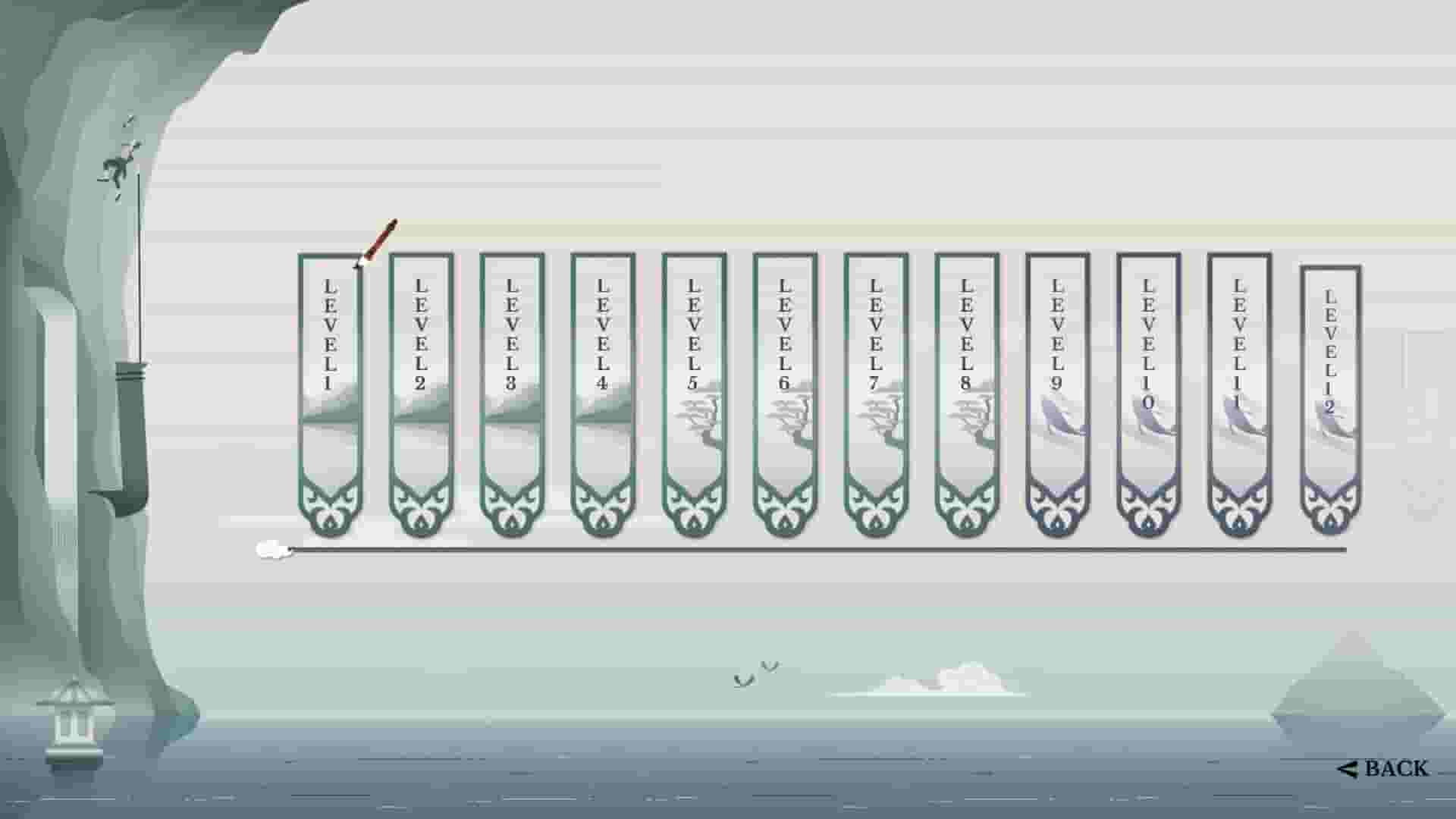This screenshot has width=1456, height=819.
Task: Click the ornate flourish under Level 1 banner
Action: (x=329, y=504)
